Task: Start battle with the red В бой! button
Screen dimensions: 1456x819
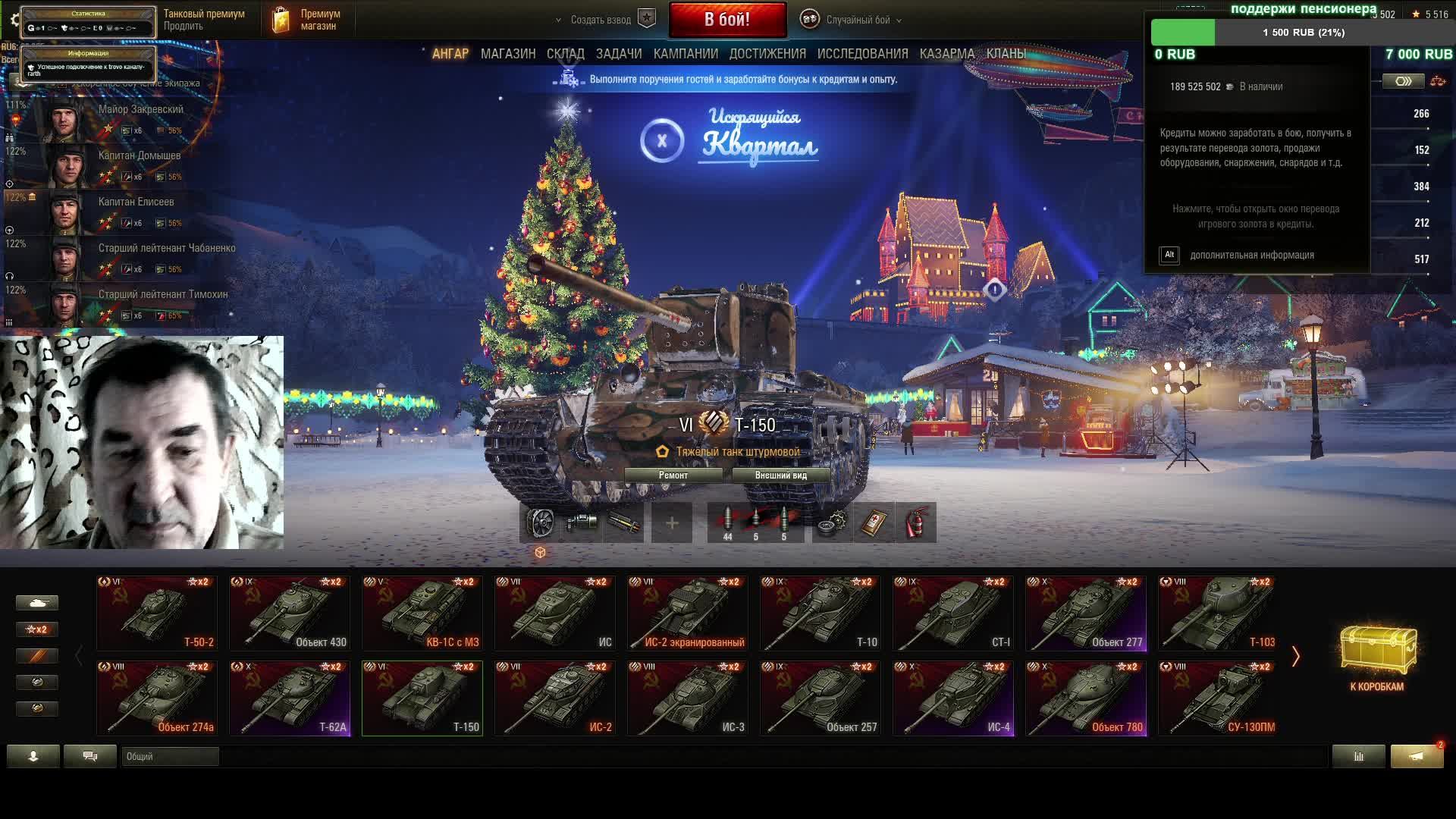Action: 727,20
